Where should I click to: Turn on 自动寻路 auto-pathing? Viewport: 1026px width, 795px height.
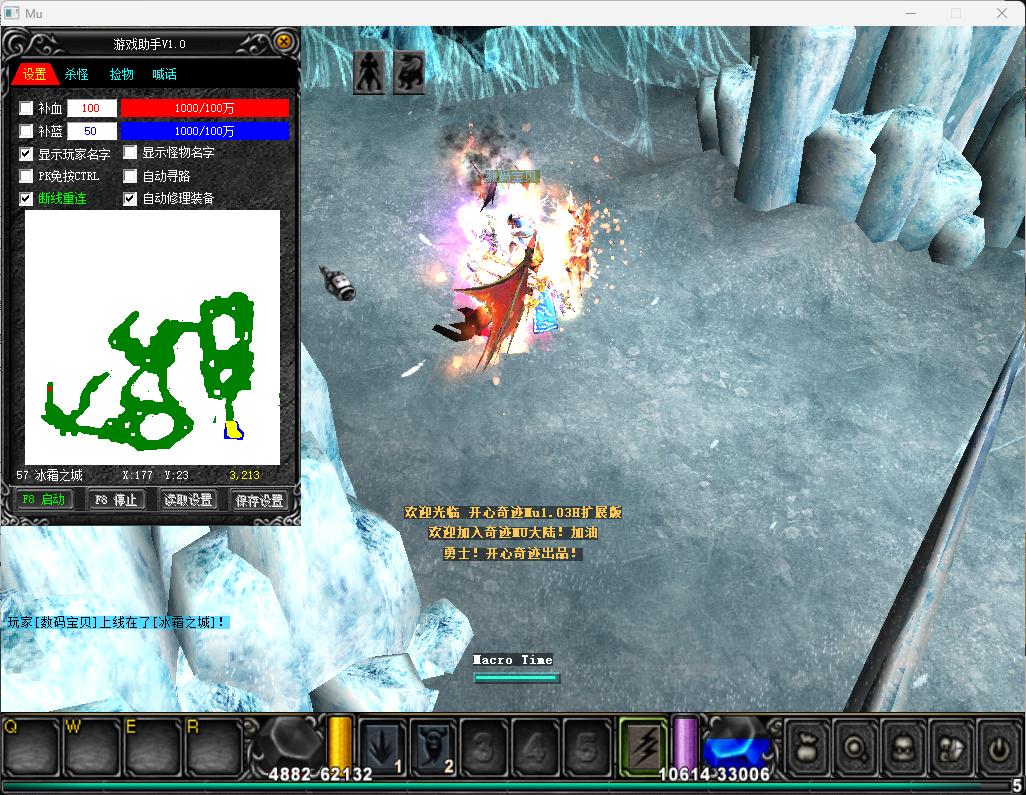(x=131, y=176)
